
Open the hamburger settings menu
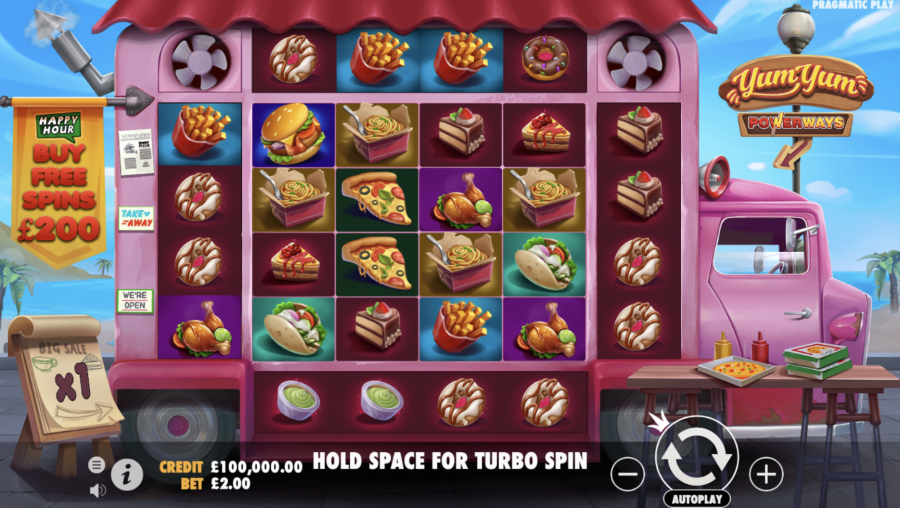click(x=97, y=465)
